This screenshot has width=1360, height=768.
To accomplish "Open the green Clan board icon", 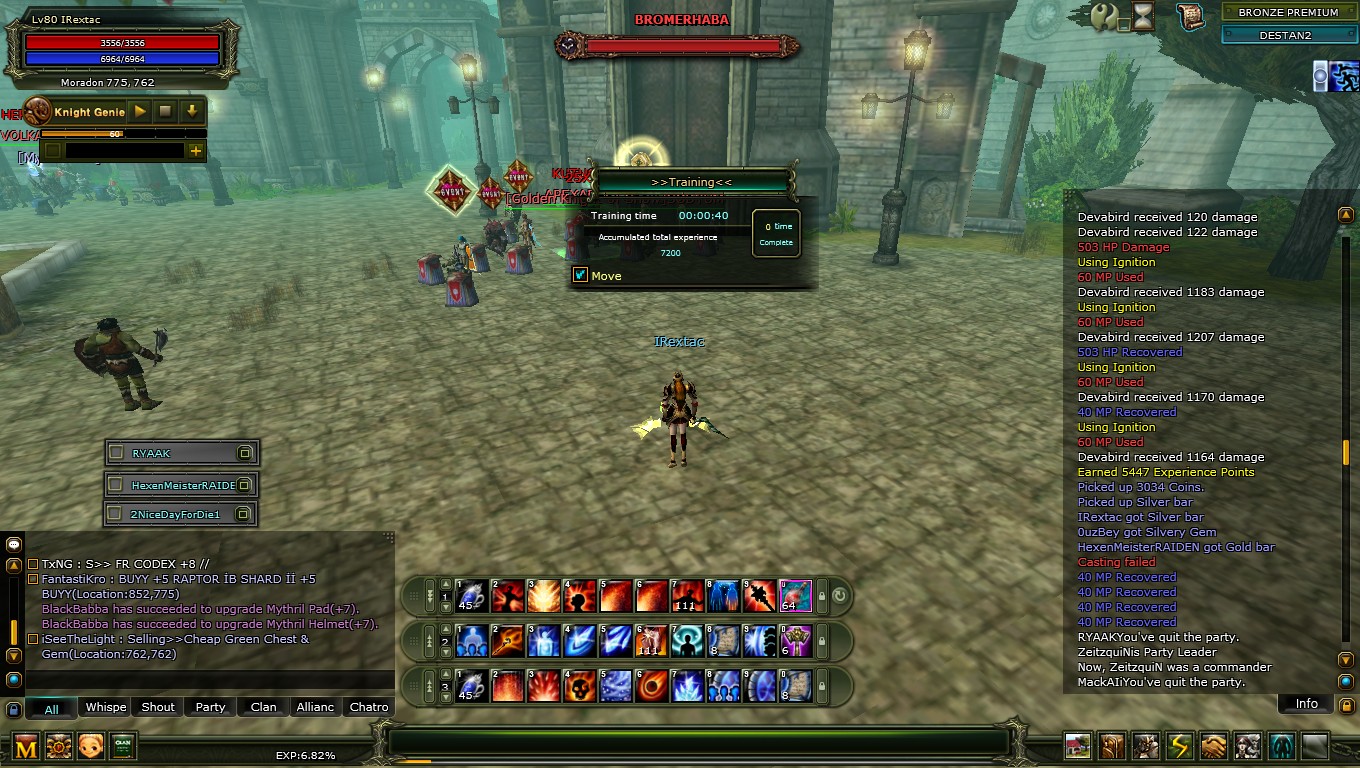I will [x=123, y=746].
